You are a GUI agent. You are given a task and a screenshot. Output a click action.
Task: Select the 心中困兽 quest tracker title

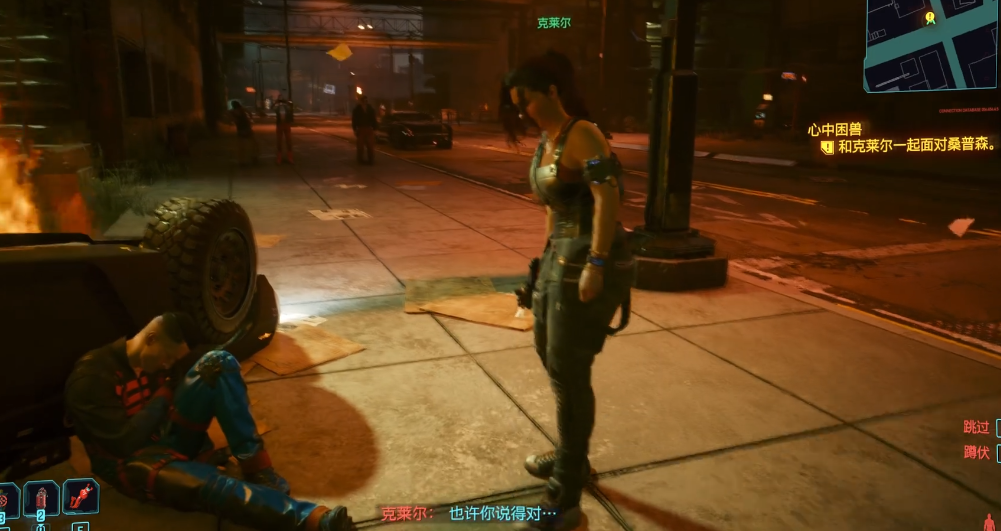point(835,129)
